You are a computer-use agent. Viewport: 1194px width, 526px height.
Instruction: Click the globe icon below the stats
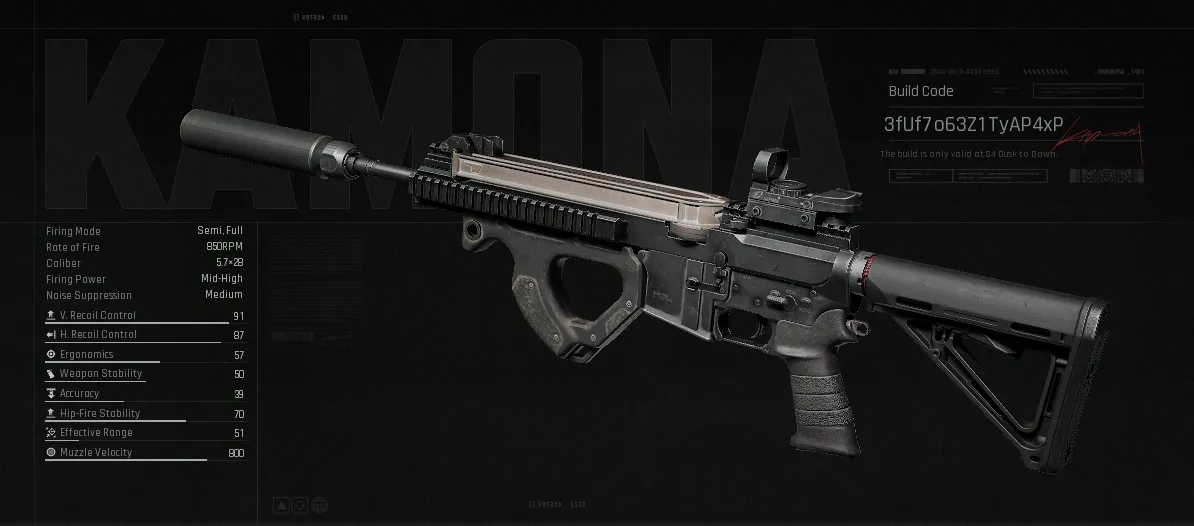click(320, 505)
